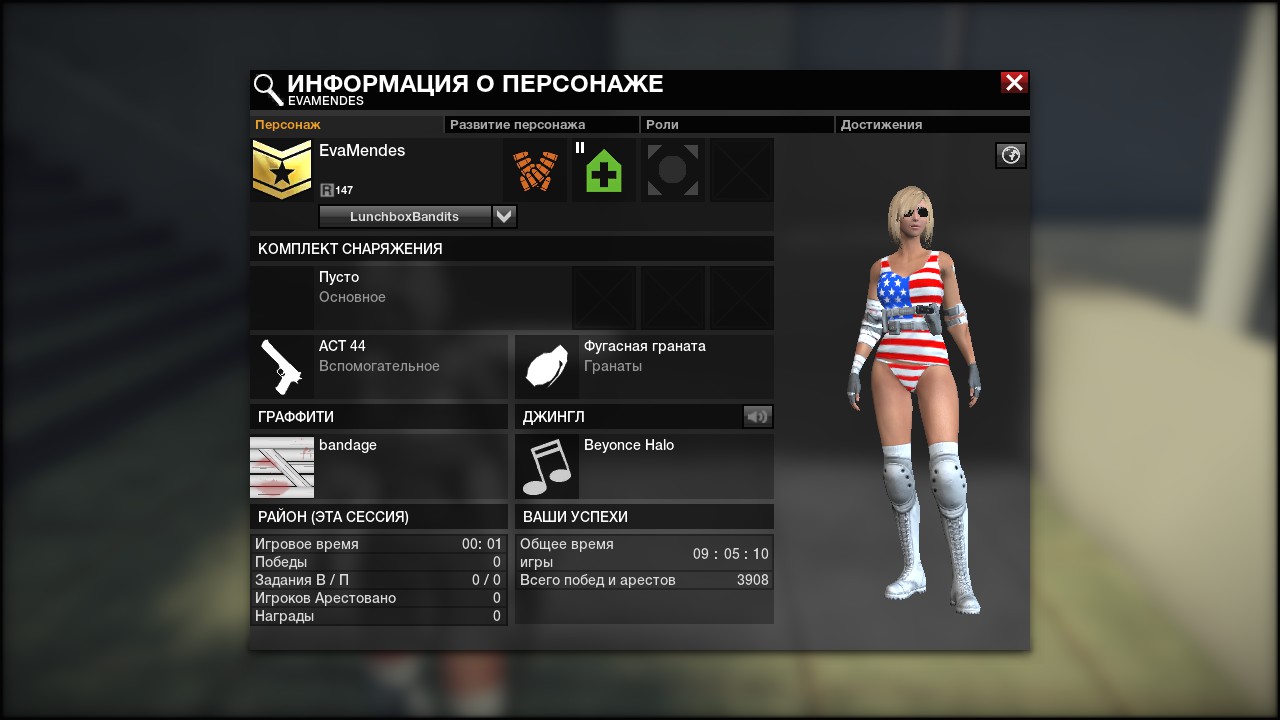Play the jingle with the speaker button
This screenshot has height=720, width=1280.
pyautogui.click(x=758, y=417)
